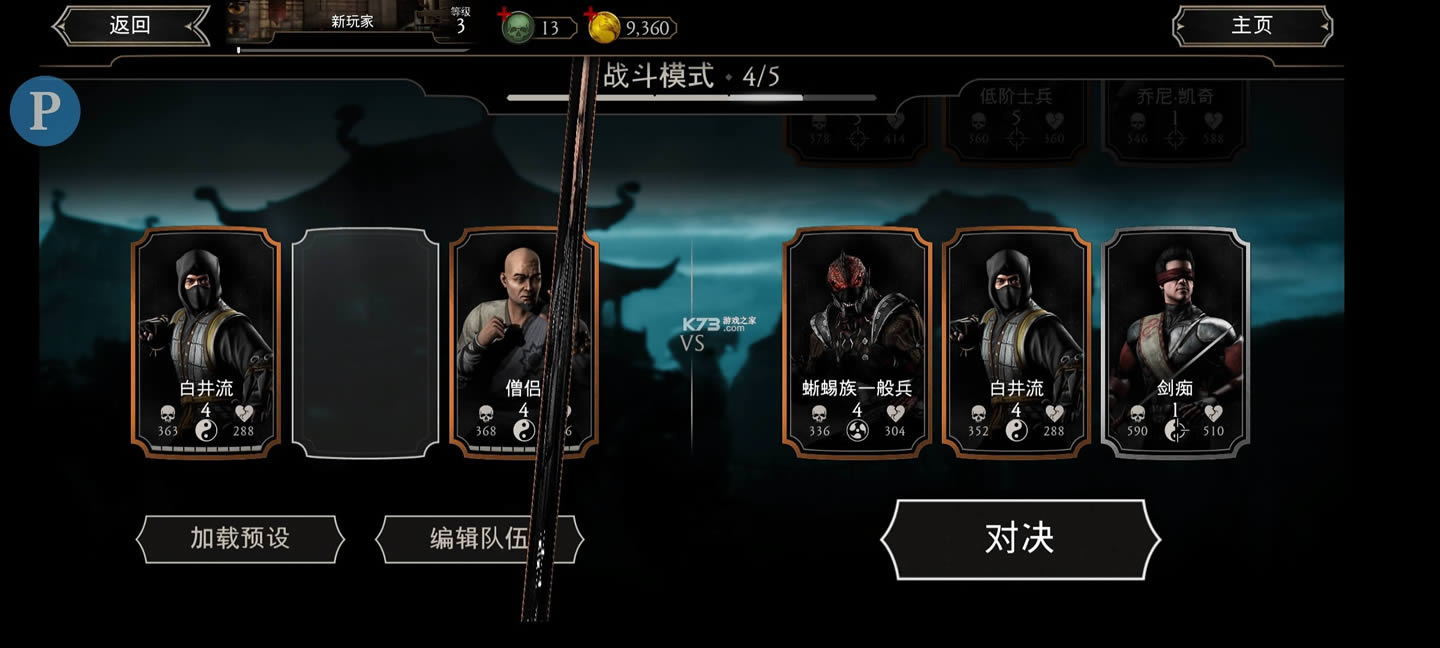1440x648 pixels.
Task: Open 加载预设 load preset
Action: pyautogui.click(x=240, y=539)
